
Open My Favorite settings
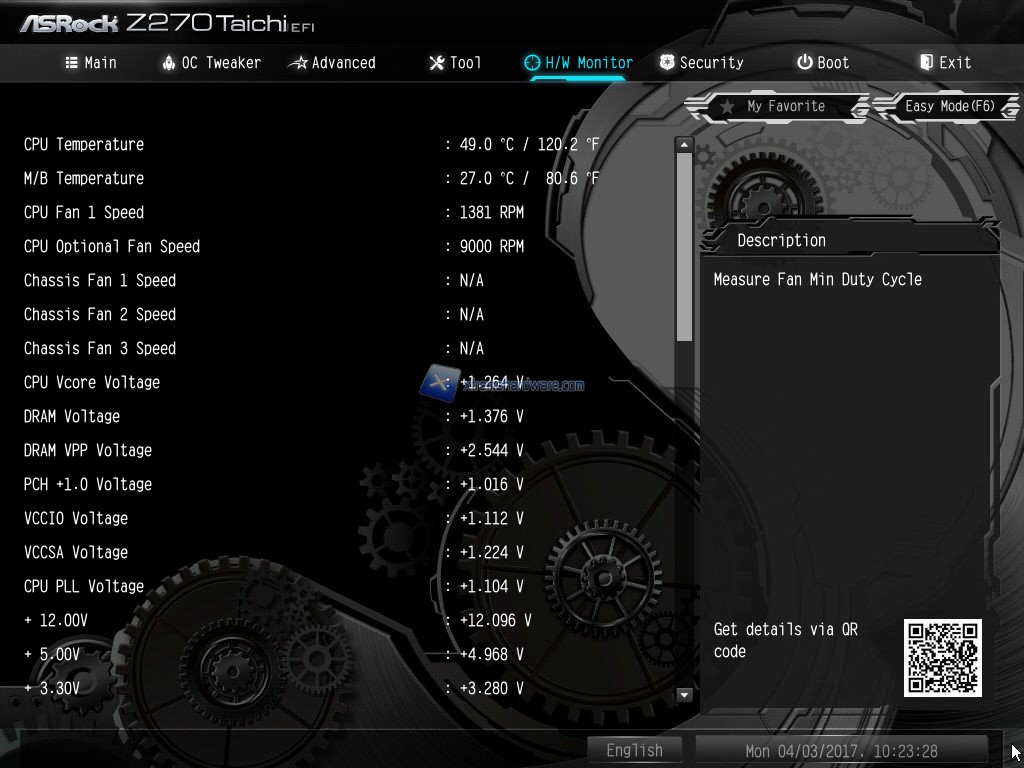pyautogui.click(x=776, y=106)
